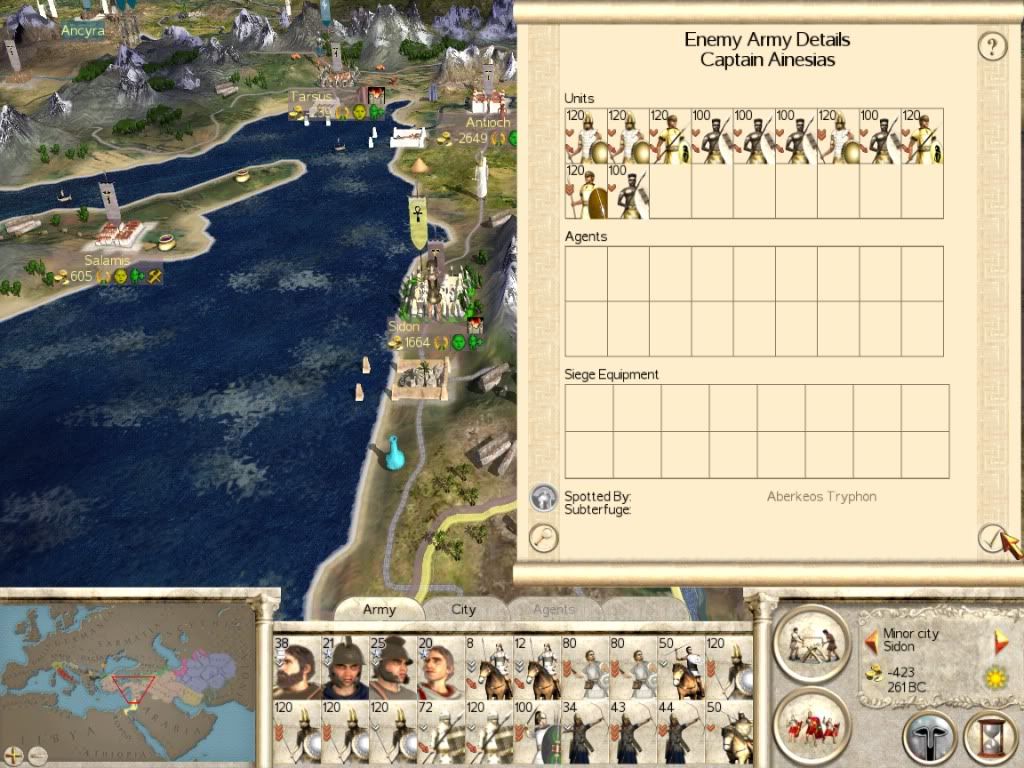Image resolution: width=1024 pixels, height=768 pixels.
Task: Select the unit card with 72 soldiers
Action: pyautogui.click(x=440, y=732)
